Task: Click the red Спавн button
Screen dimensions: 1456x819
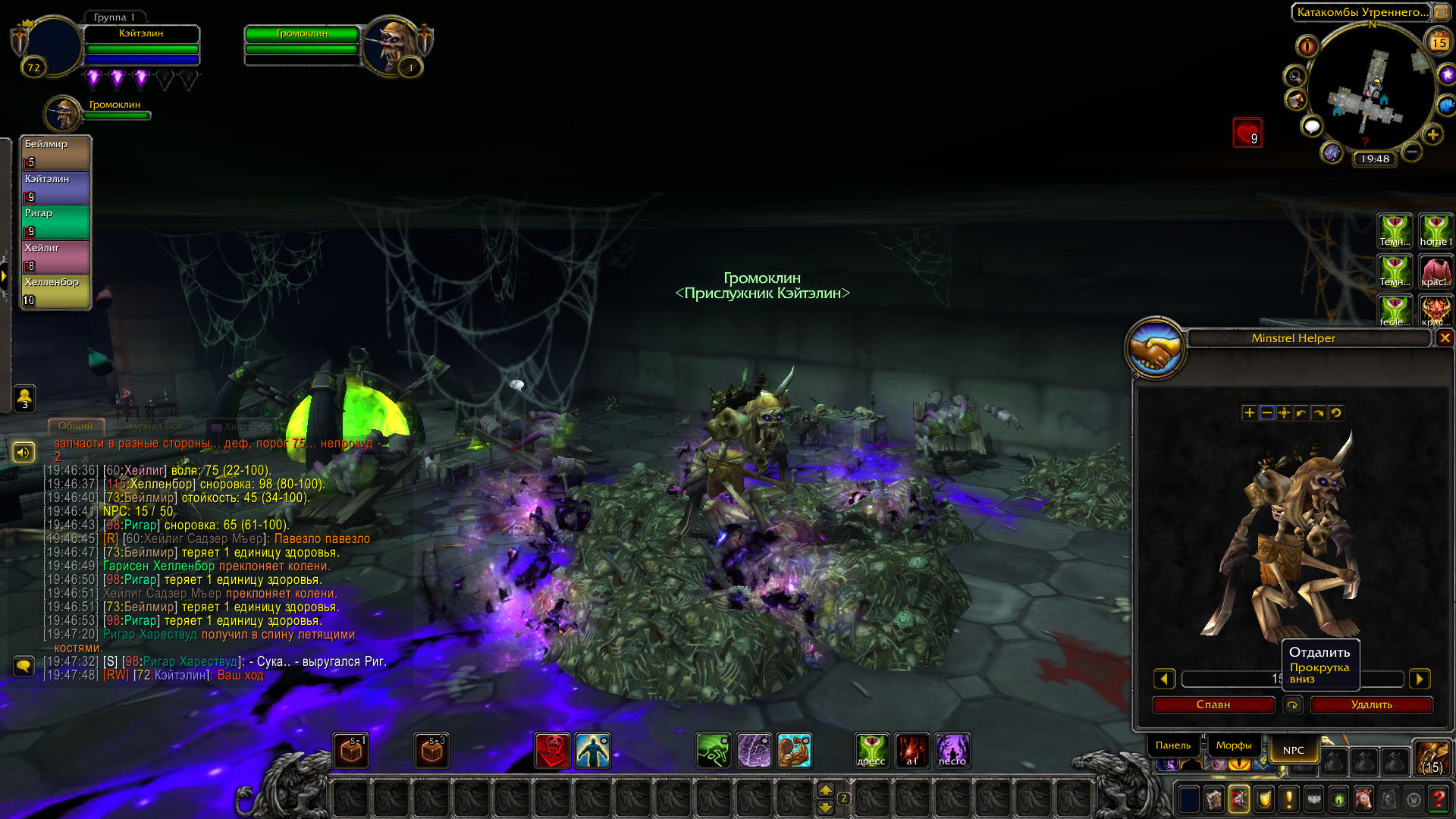Action: tap(1213, 704)
